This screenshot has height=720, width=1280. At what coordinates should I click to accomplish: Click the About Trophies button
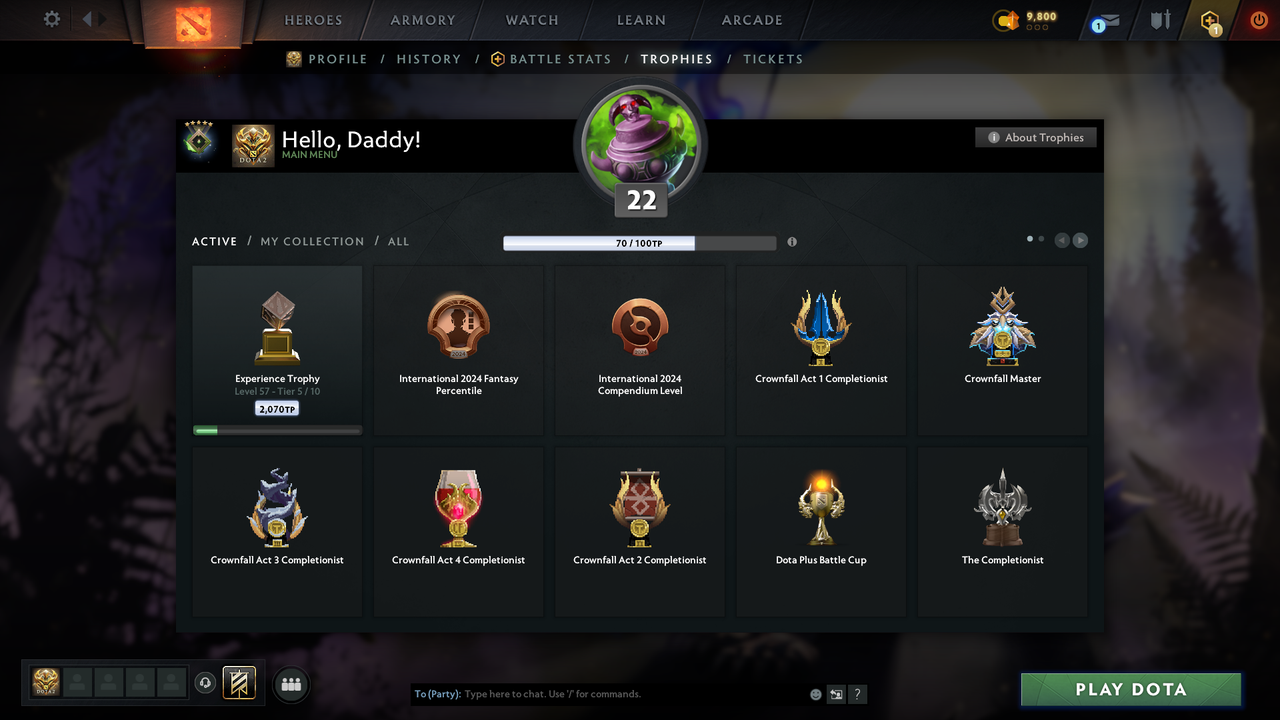(1036, 137)
